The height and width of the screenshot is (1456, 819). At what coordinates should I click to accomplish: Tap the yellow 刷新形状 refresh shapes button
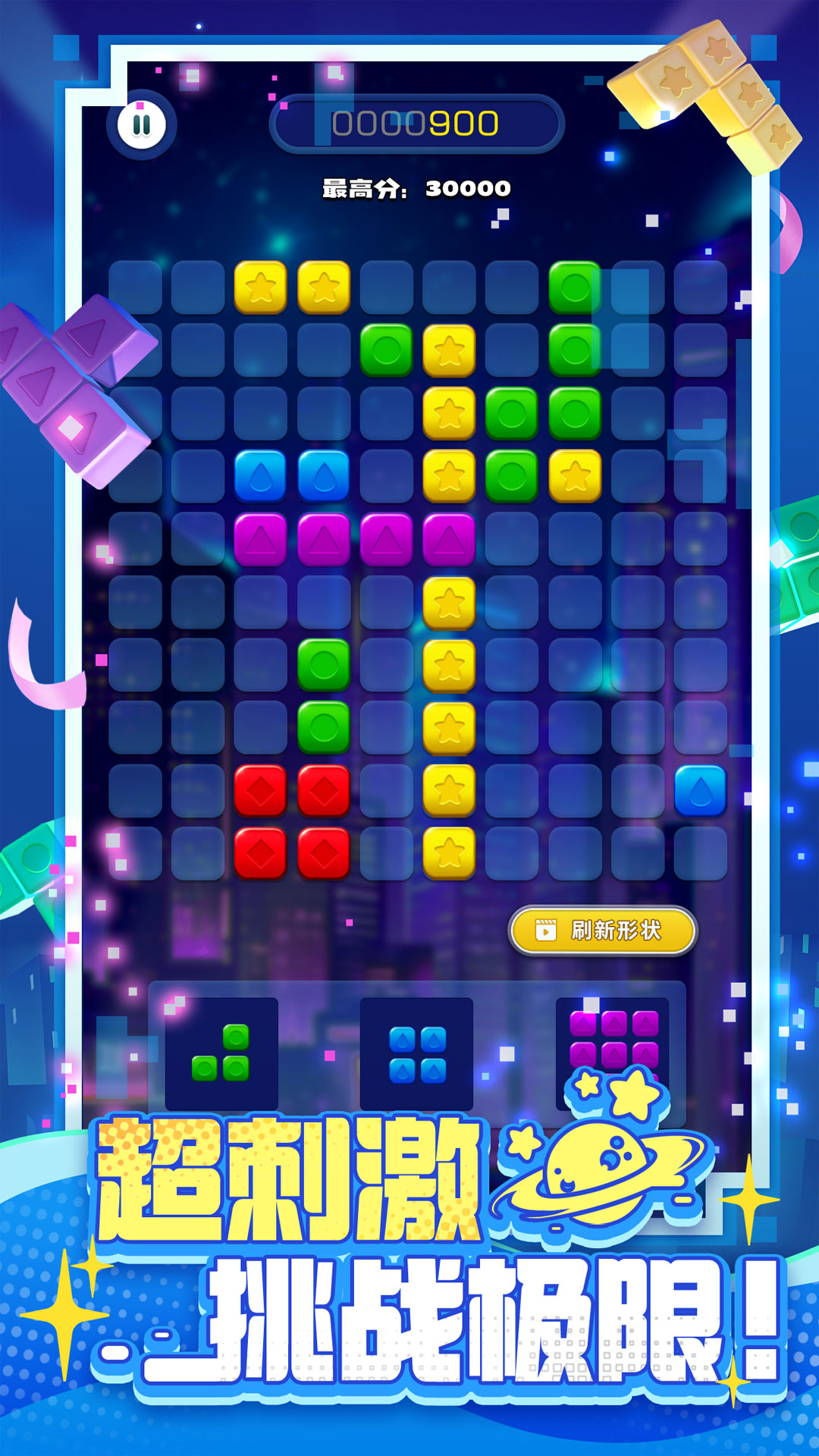[603, 930]
